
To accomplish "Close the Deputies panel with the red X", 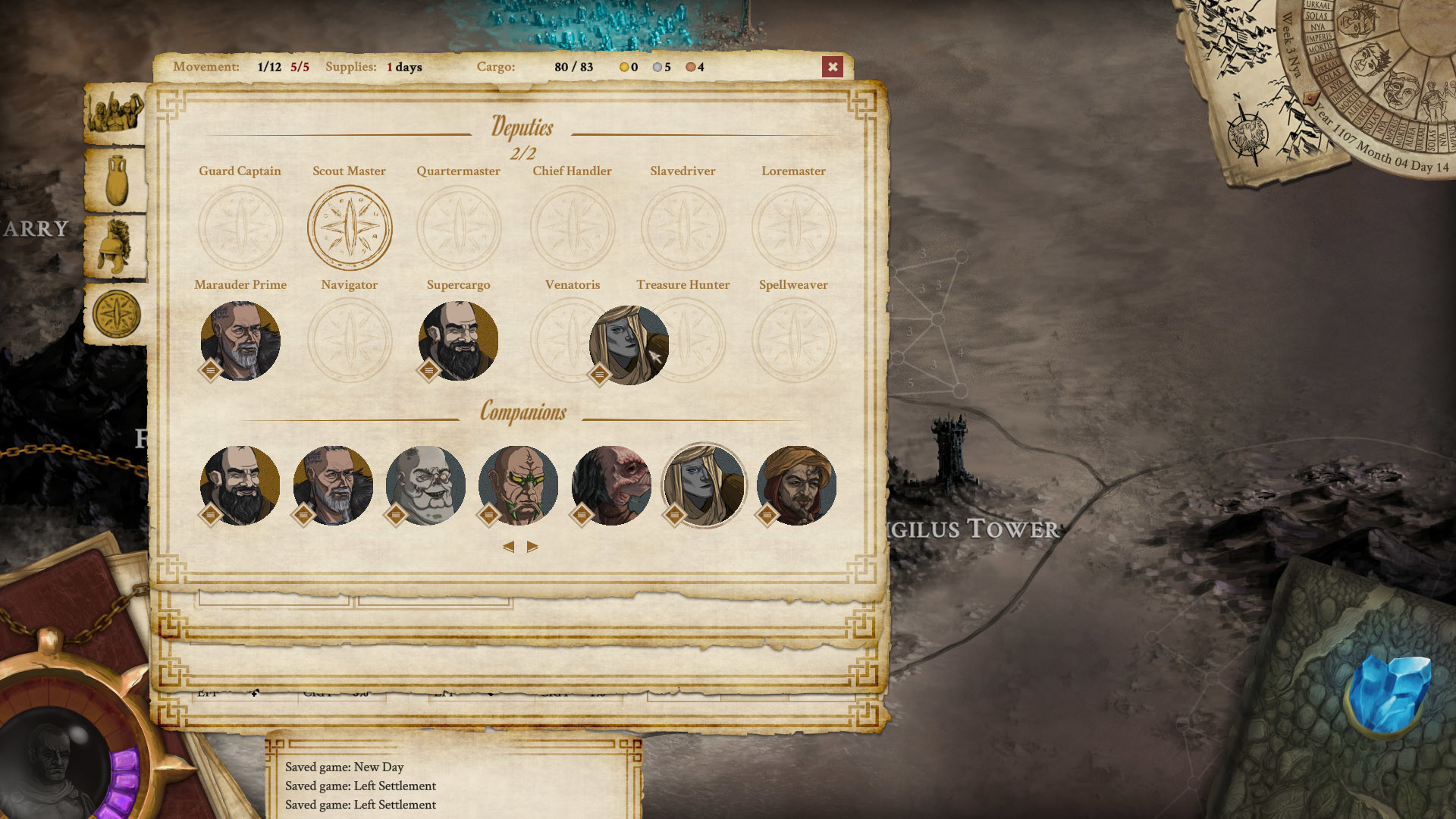I will [x=832, y=67].
